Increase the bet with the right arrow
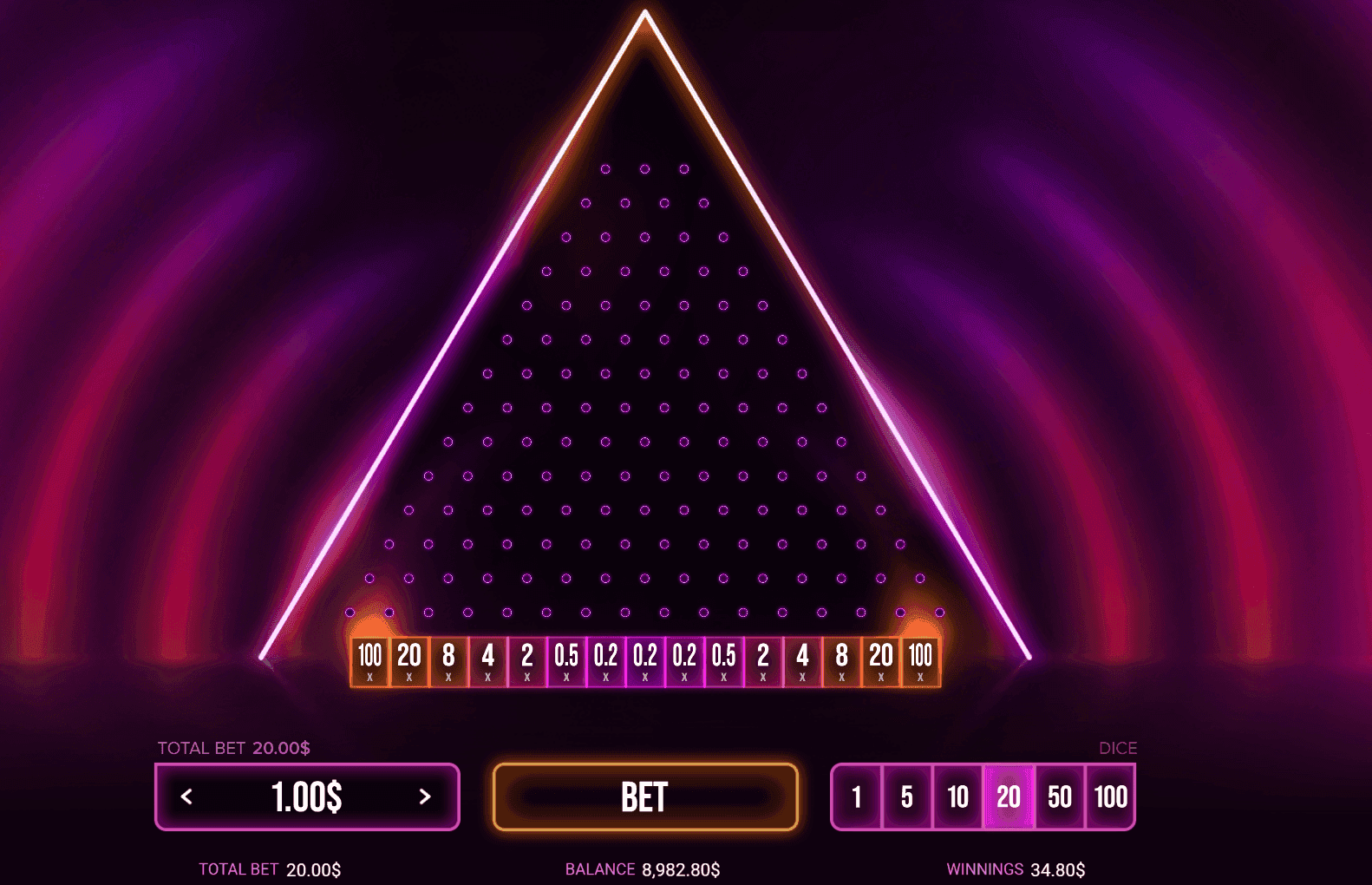 (x=424, y=796)
